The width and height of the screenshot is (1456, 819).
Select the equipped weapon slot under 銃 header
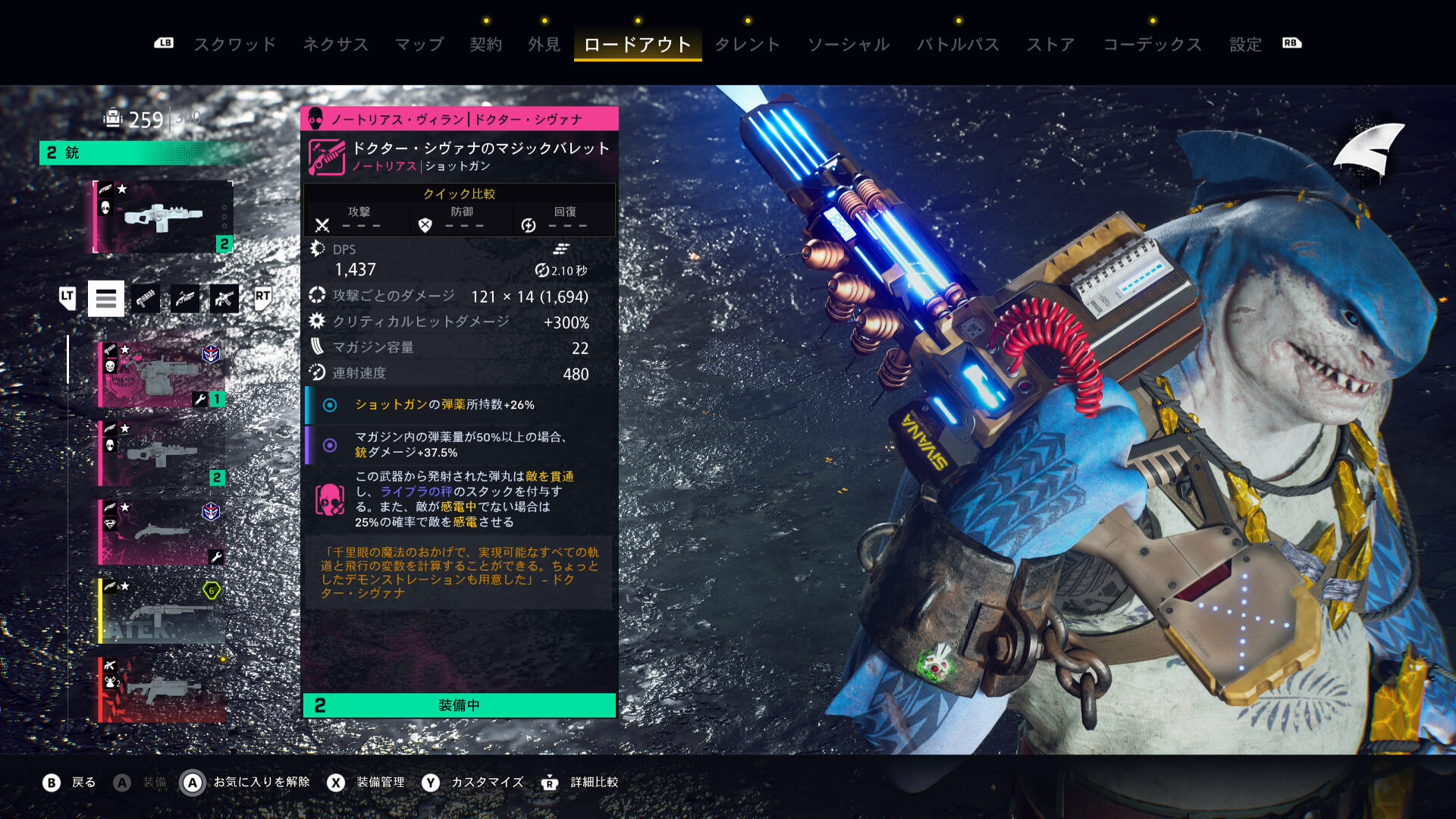point(163,217)
